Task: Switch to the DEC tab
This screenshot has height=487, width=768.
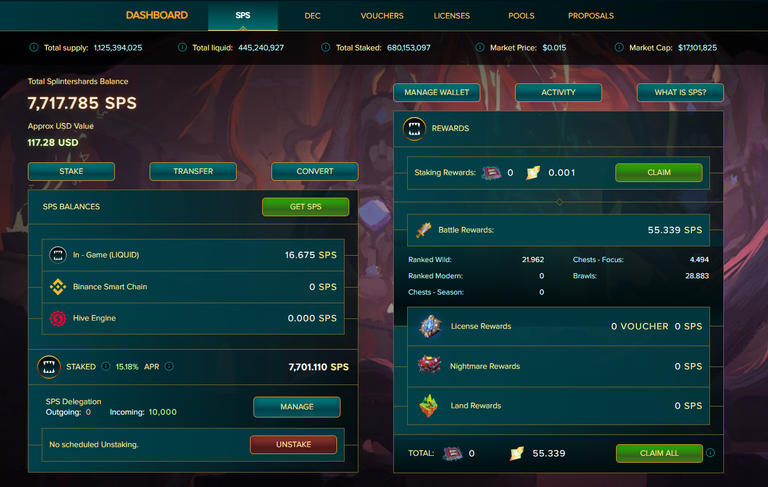Action: pos(313,16)
